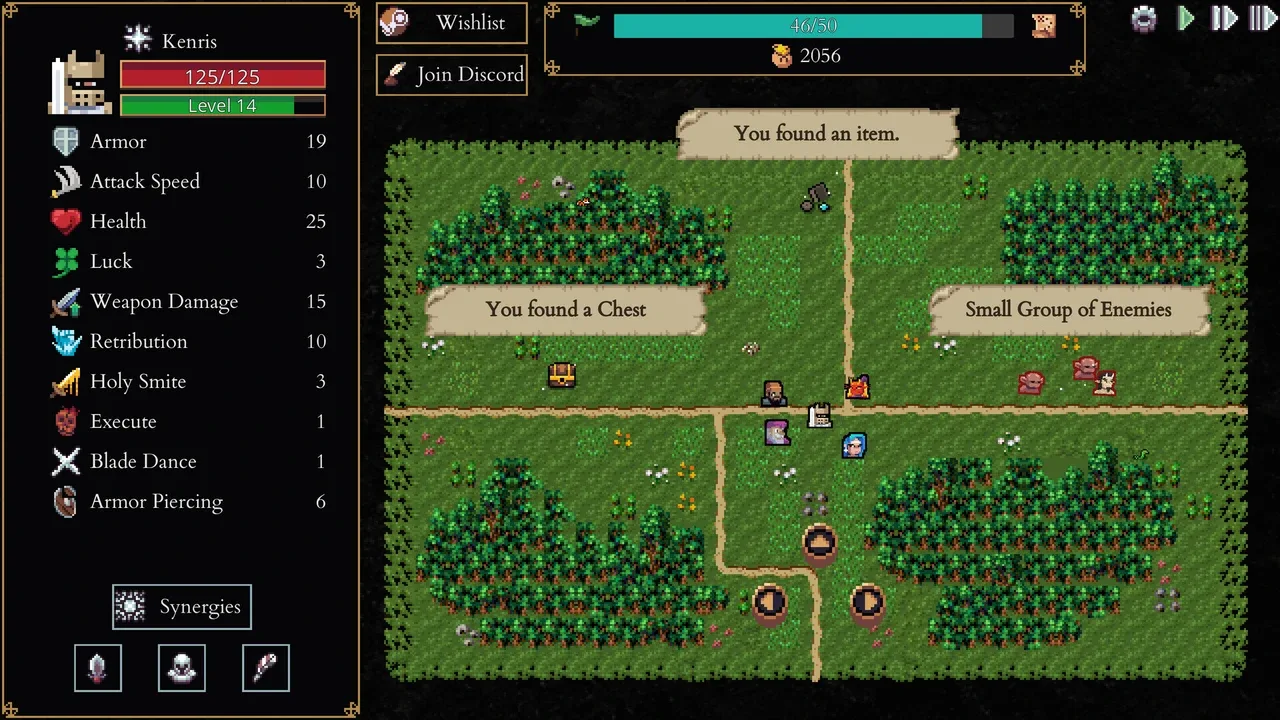Open the map scroll icon

pos(1044,25)
